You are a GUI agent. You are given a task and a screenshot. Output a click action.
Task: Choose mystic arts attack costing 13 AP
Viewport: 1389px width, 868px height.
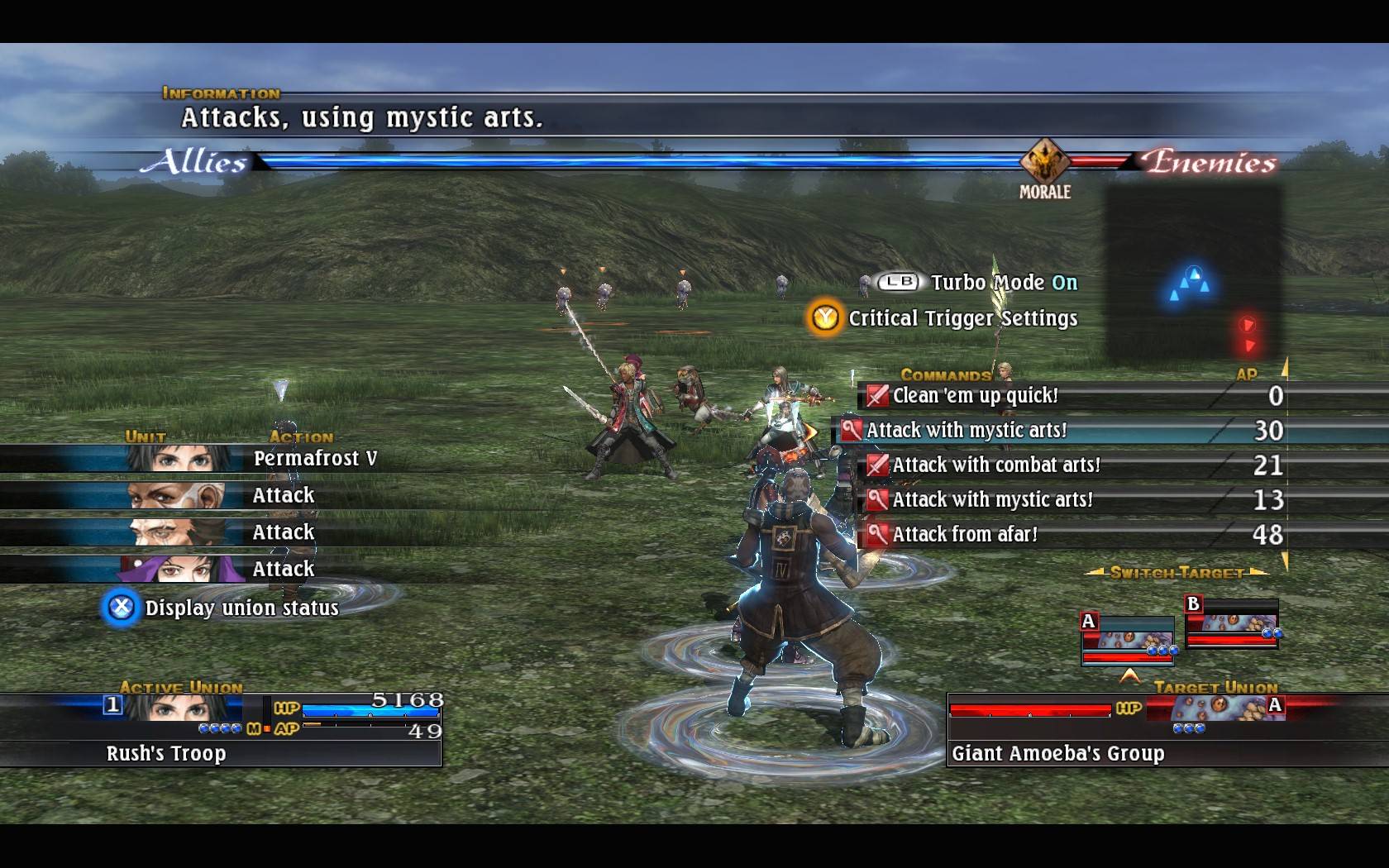click(x=992, y=500)
